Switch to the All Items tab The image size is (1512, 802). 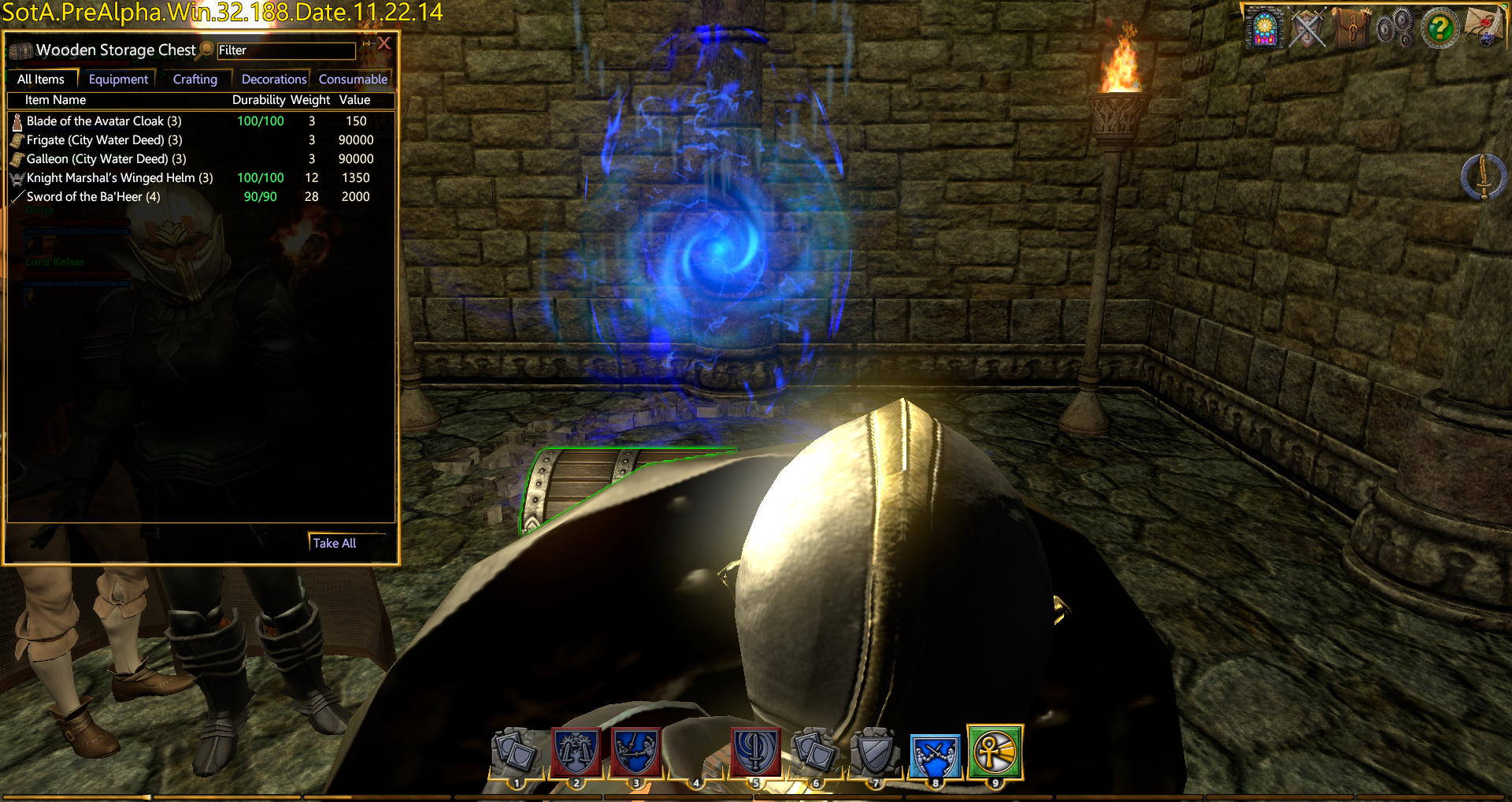tap(41, 80)
